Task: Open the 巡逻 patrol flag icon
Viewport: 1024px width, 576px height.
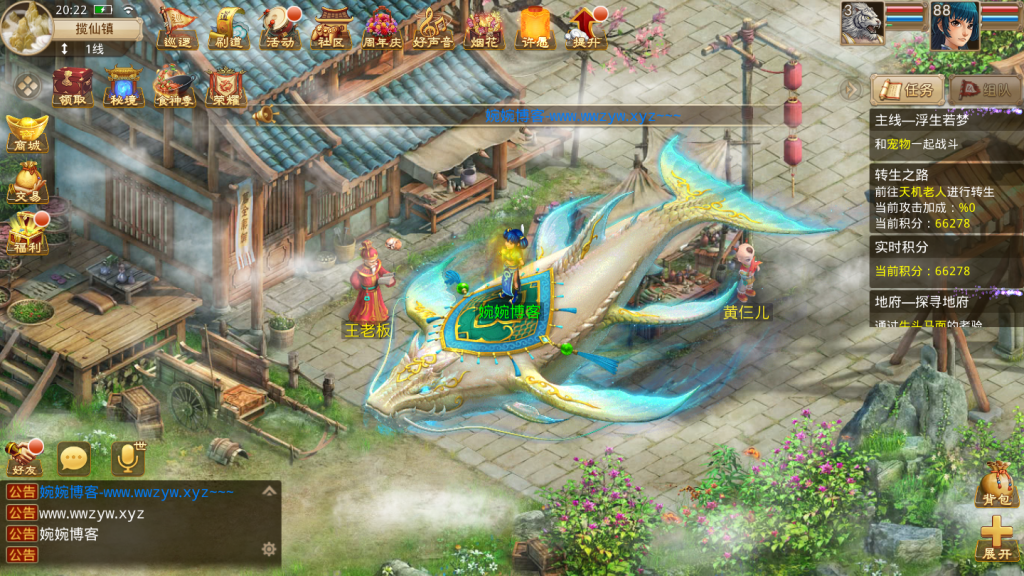Action: coord(177,27)
